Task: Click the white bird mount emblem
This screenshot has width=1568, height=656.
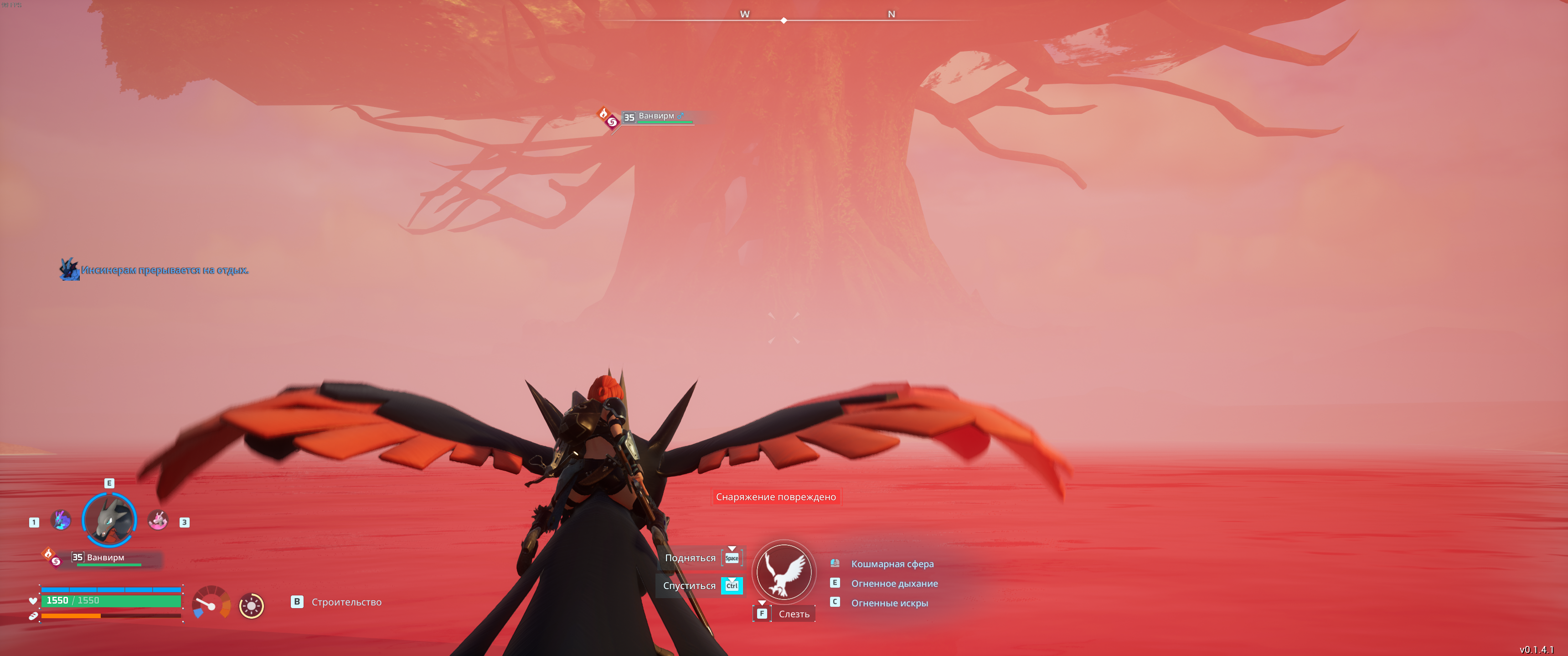Action: click(x=784, y=572)
